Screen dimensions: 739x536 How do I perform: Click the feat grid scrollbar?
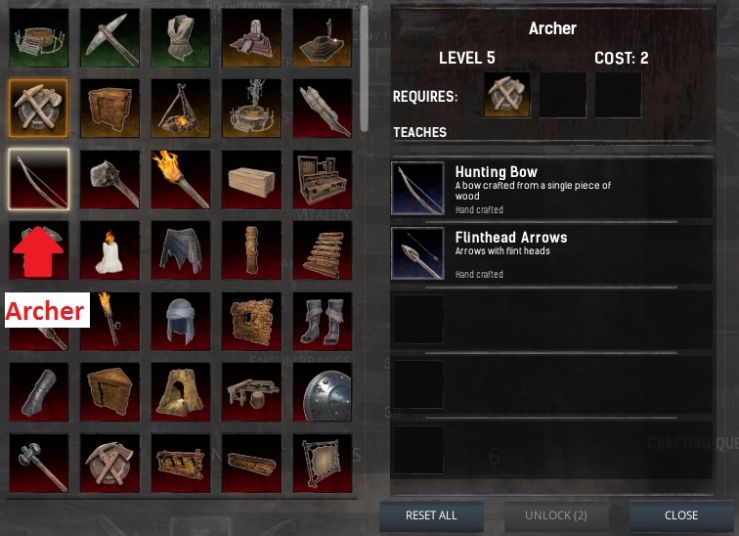[x=364, y=60]
